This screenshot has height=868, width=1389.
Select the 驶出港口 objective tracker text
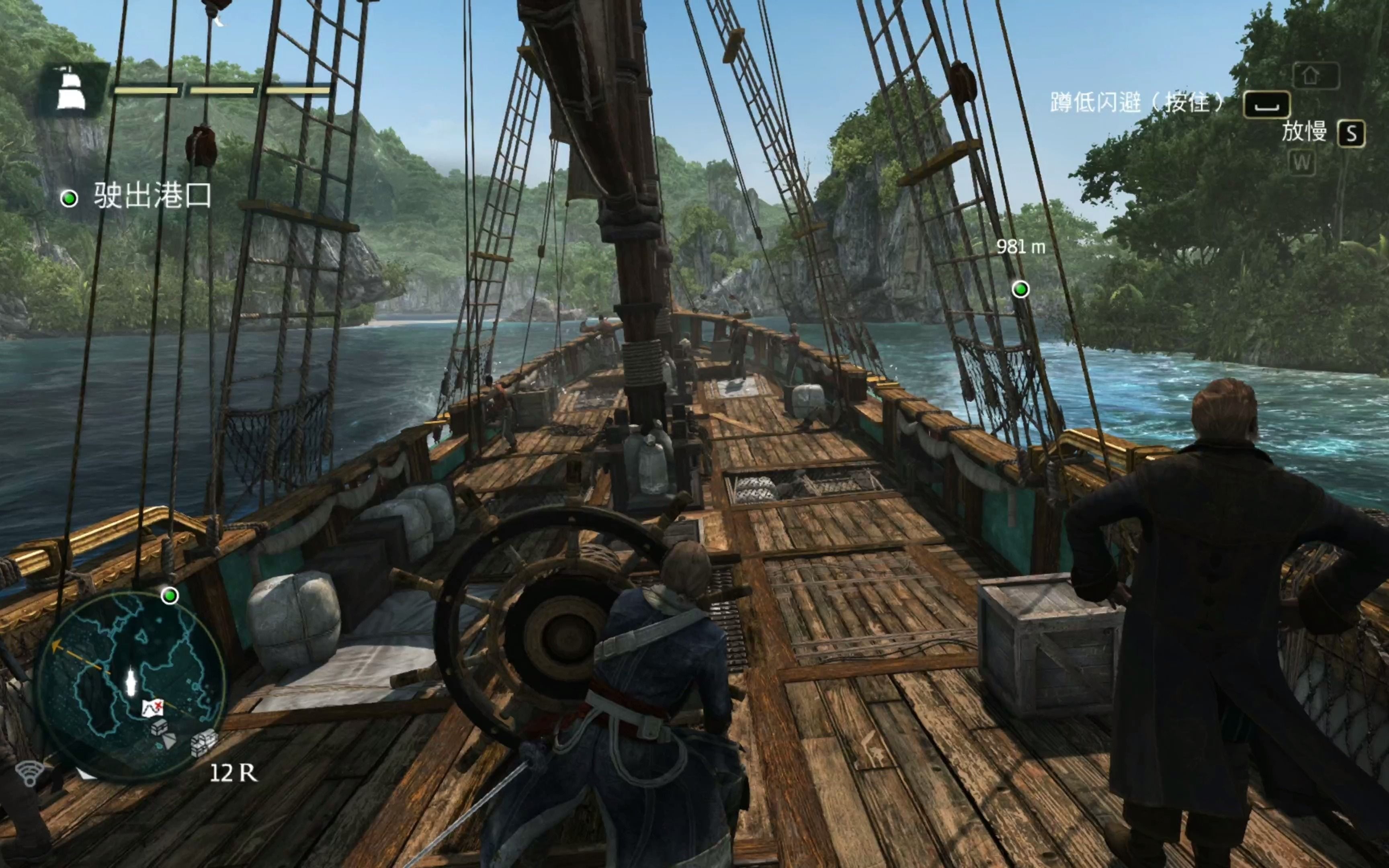tap(153, 197)
